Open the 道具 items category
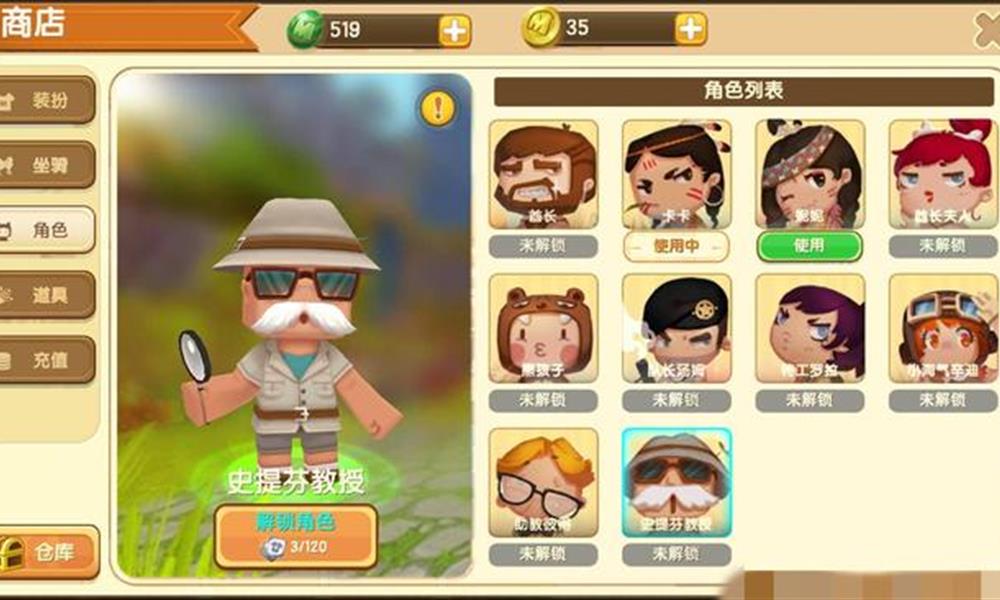Viewport: 1000px width, 600px height. coord(48,295)
